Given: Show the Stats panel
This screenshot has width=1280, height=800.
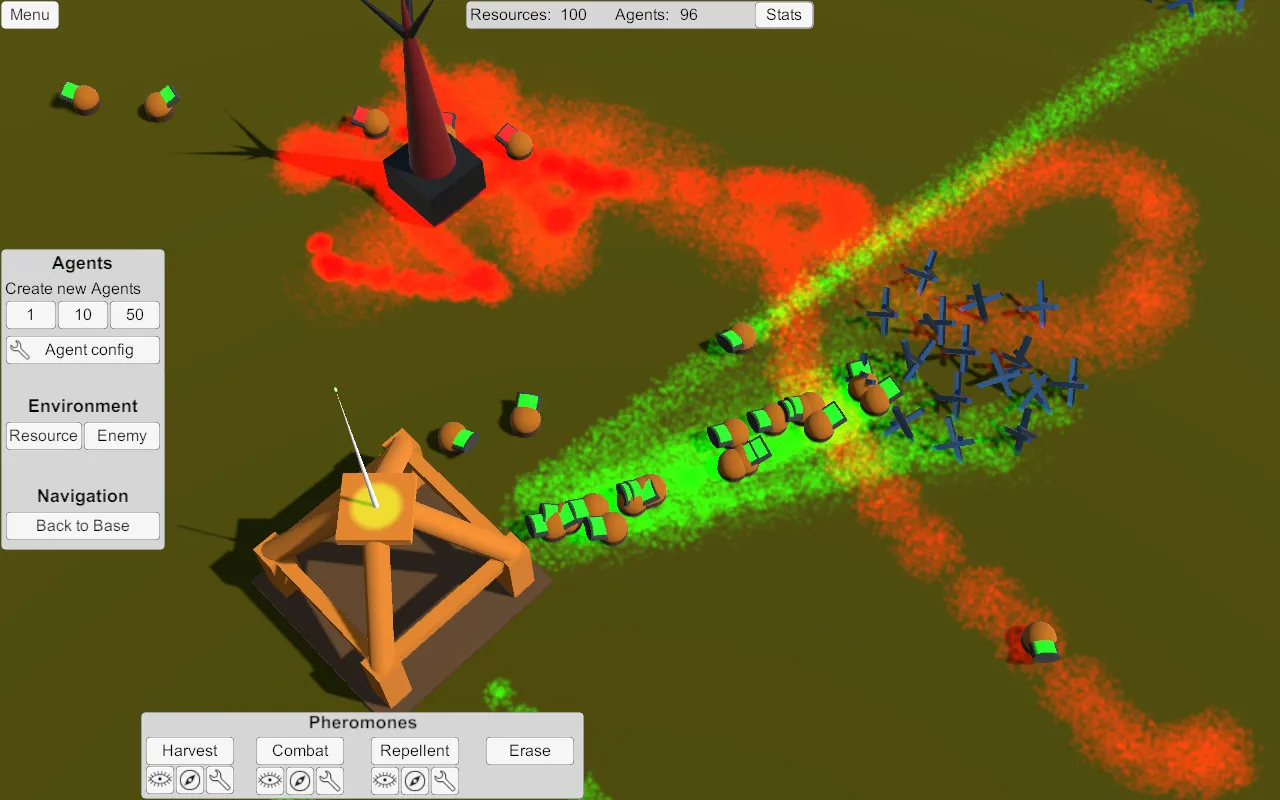Looking at the screenshot, I should pos(783,15).
